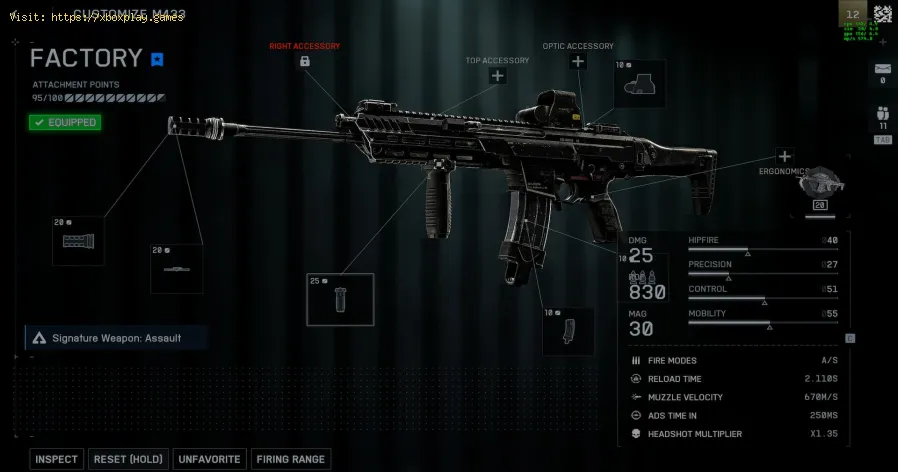Select the holographic sight attachment slot
The width and height of the screenshot is (898, 472).
click(x=640, y=84)
